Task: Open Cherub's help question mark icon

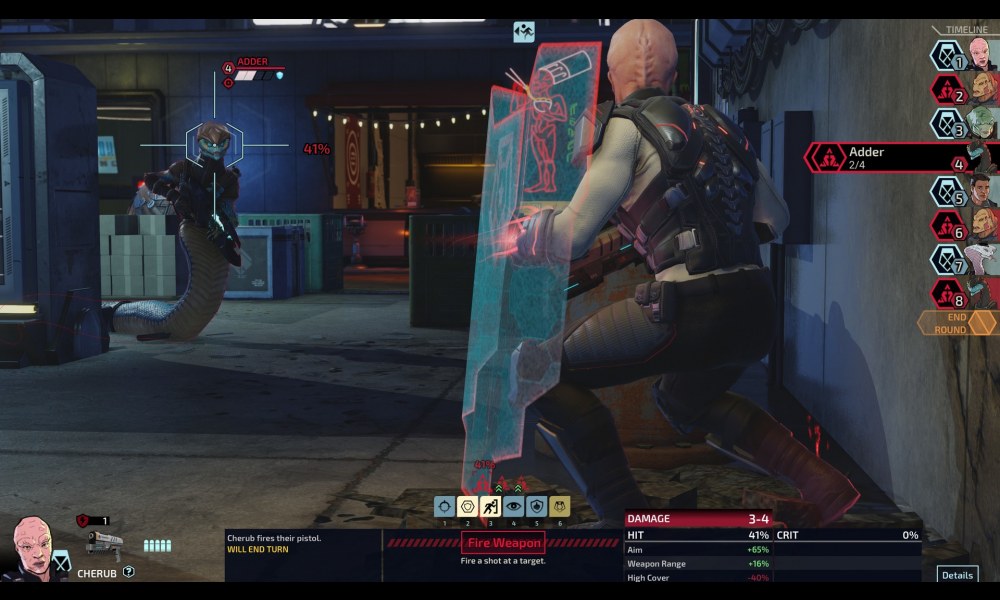Action: (x=129, y=573)
